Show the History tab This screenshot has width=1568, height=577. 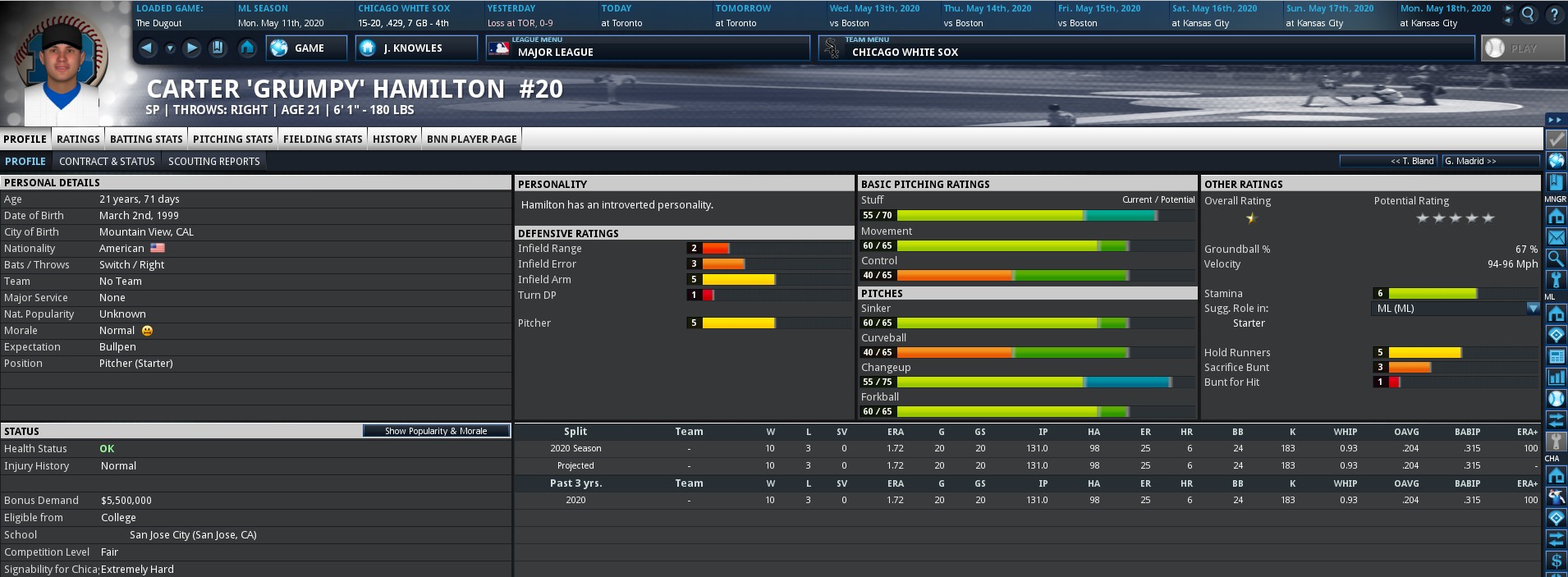[394, 139]
